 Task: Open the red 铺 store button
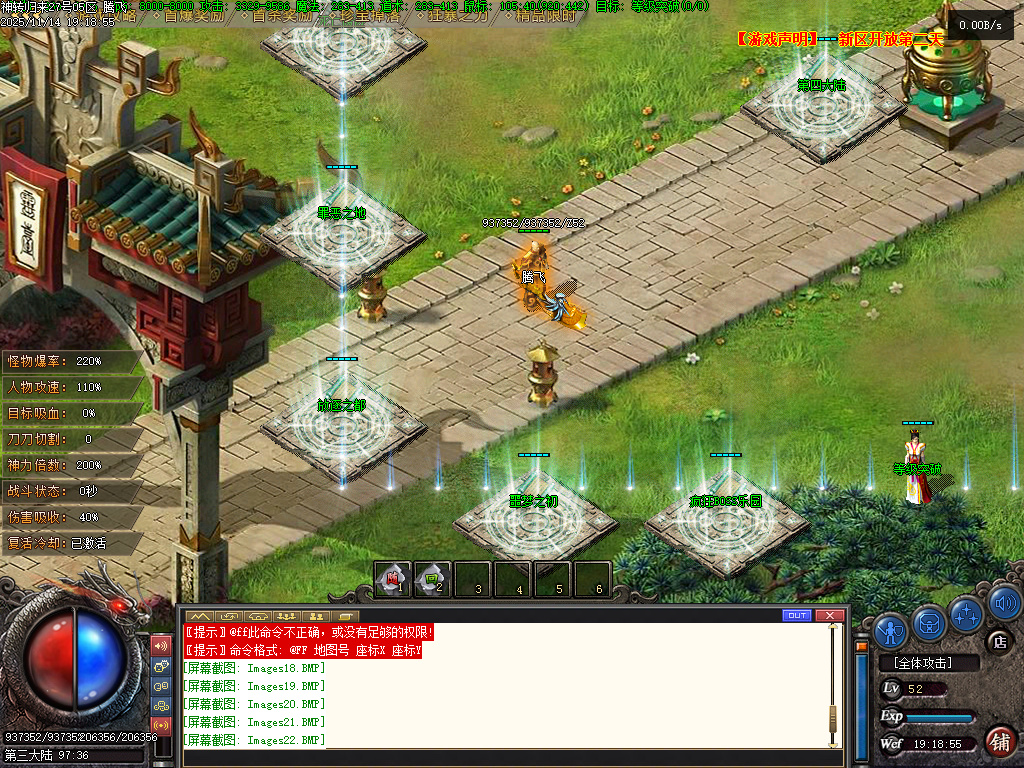[999, 741]
